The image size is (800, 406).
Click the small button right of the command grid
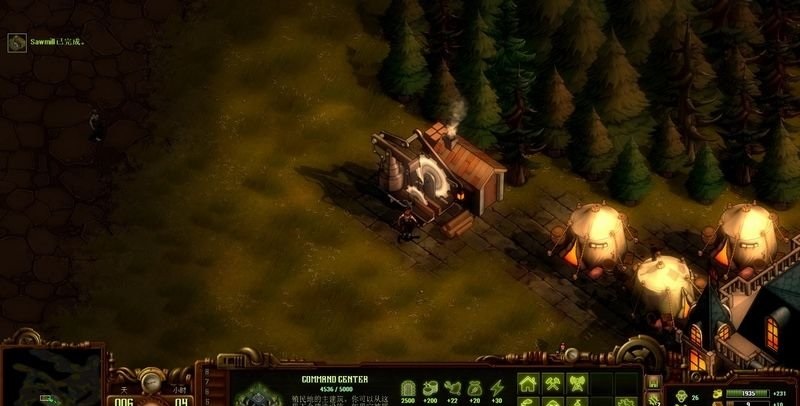point(653,383)
